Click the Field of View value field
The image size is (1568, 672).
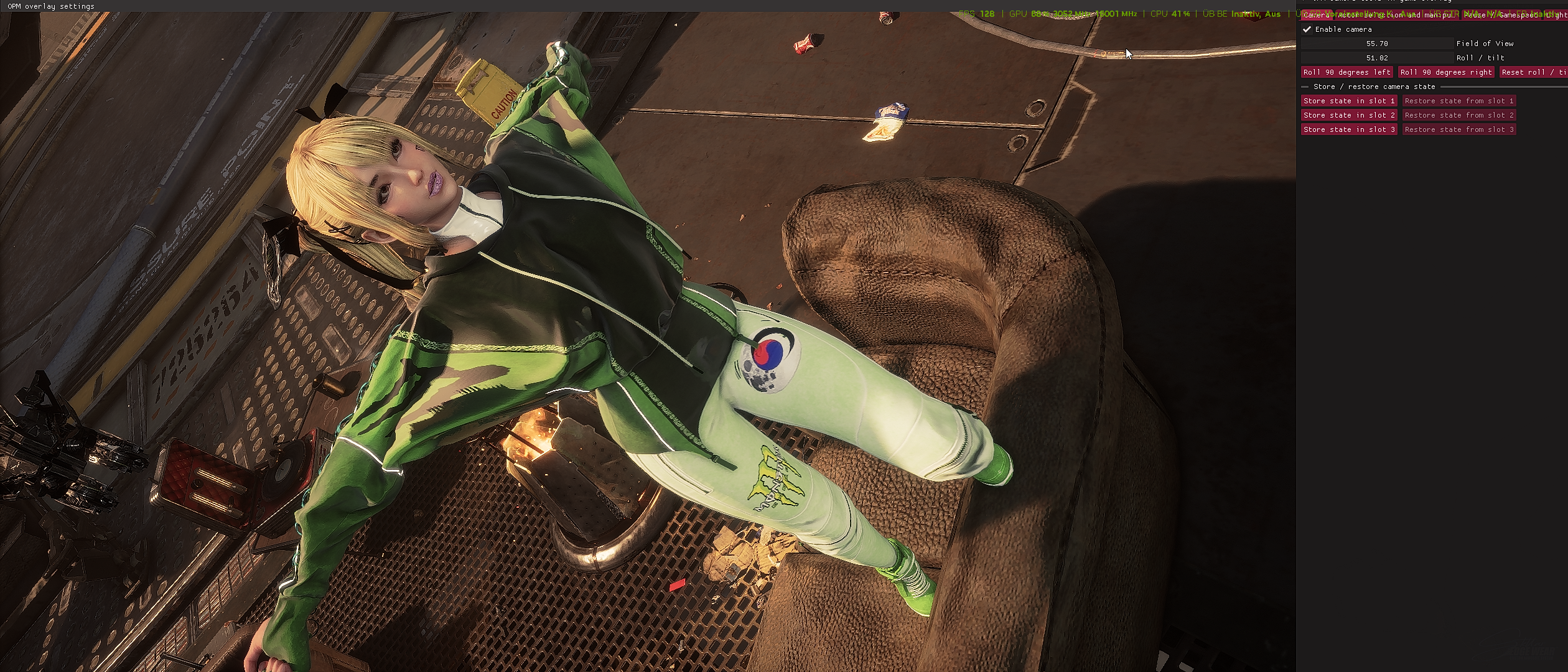(x=1377, y=44)
